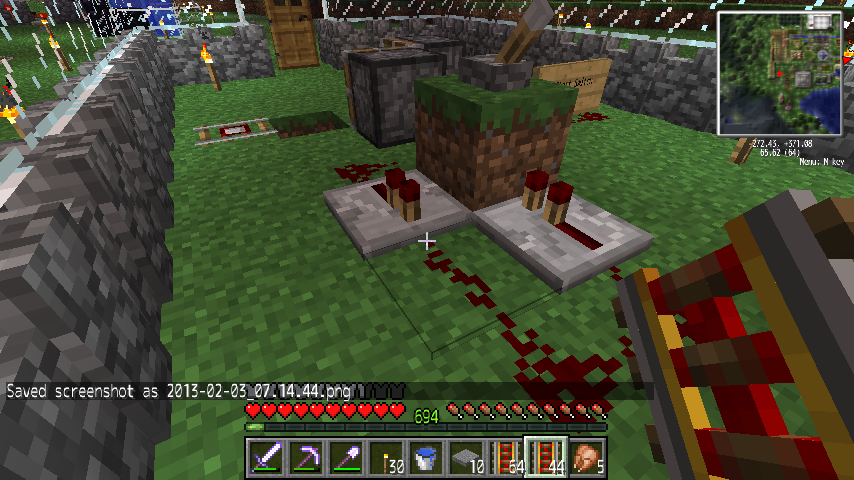Select the diamond shovel slot

click(346, 457)
